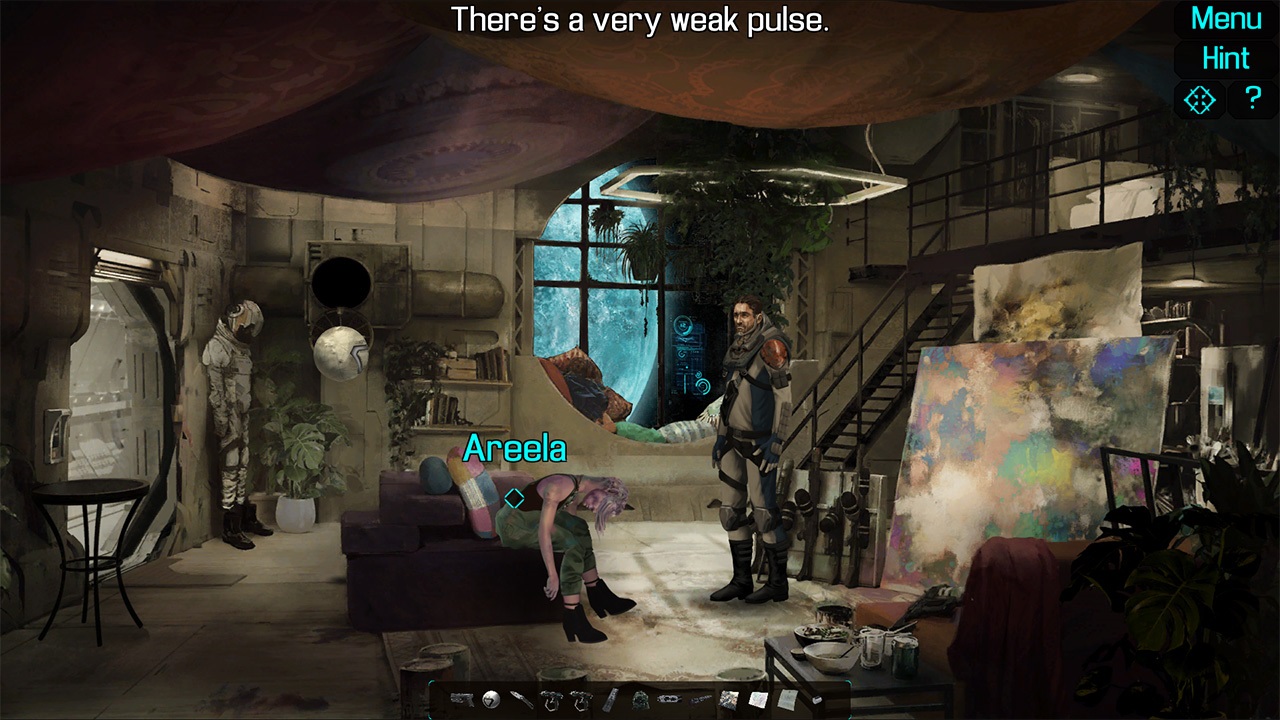Select the white orb item in inventory

click(489, 699)
